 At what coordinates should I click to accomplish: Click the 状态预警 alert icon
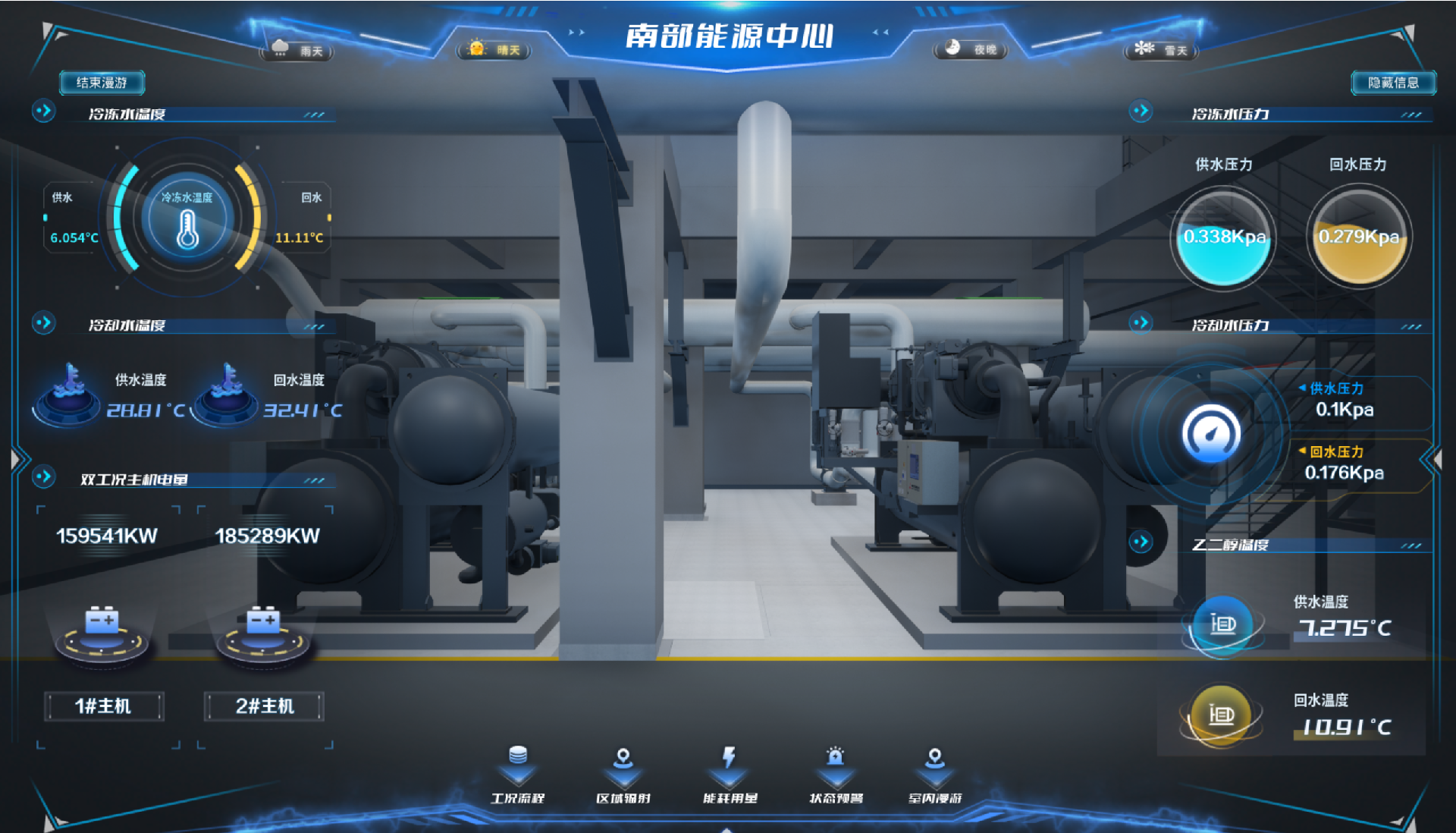click(835, 774)
